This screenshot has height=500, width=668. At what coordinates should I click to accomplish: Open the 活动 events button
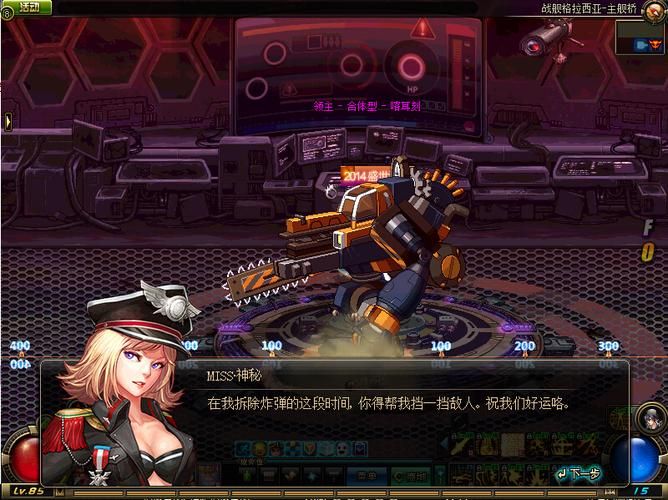(x=29, y=7)
